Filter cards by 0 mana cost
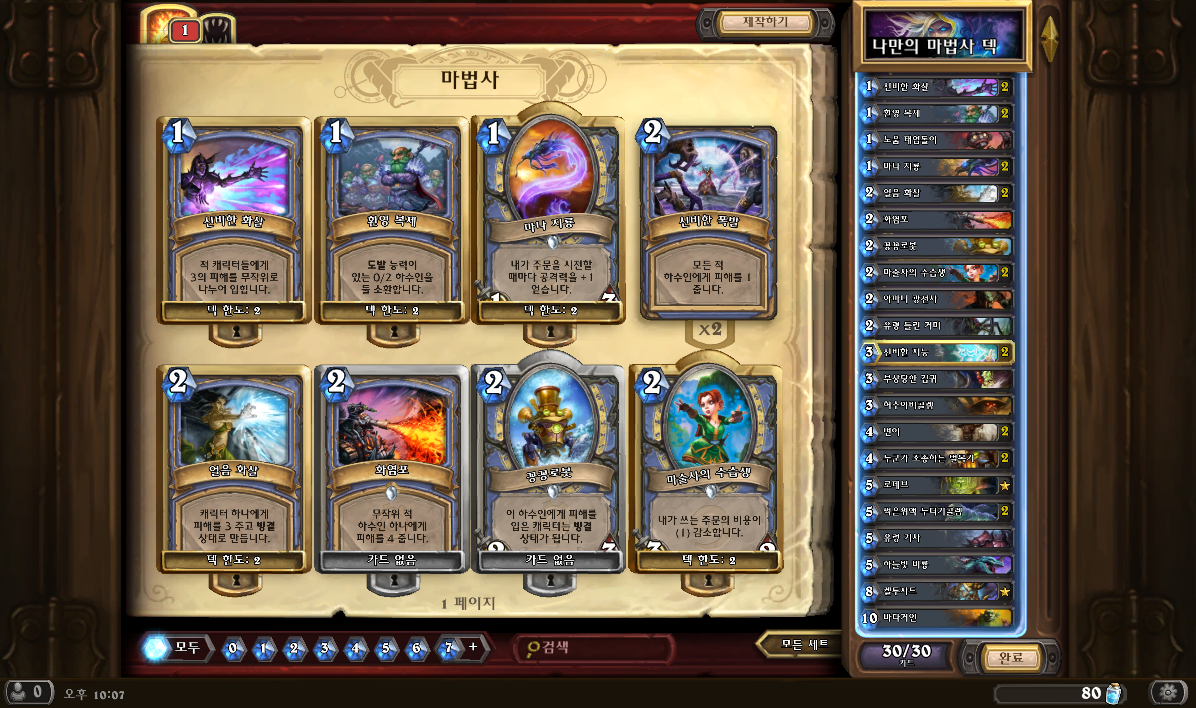 [233, 648]
